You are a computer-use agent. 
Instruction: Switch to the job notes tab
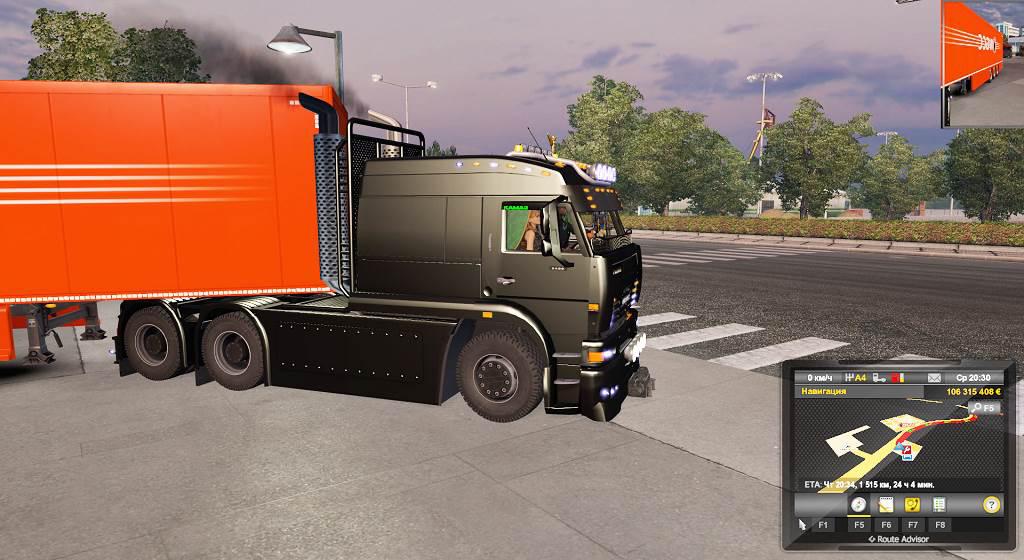(x=885, y=505)
